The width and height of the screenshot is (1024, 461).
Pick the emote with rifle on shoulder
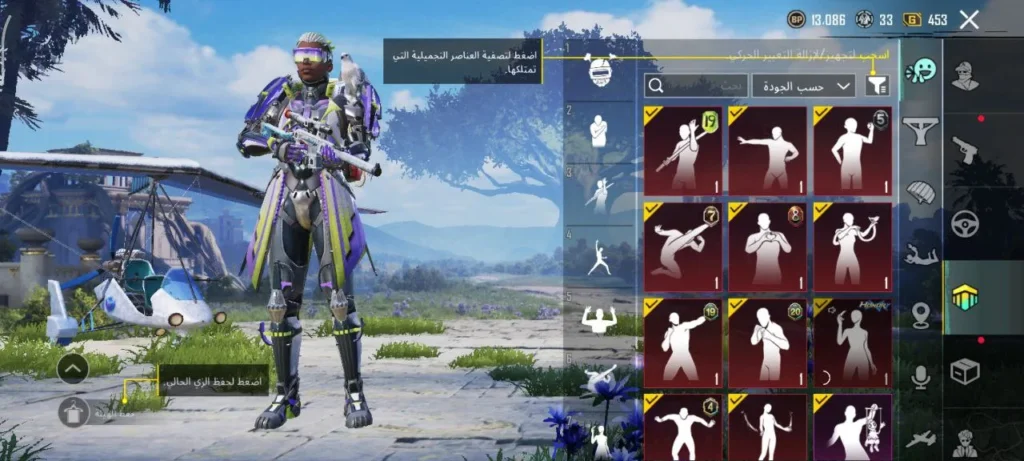683,151
